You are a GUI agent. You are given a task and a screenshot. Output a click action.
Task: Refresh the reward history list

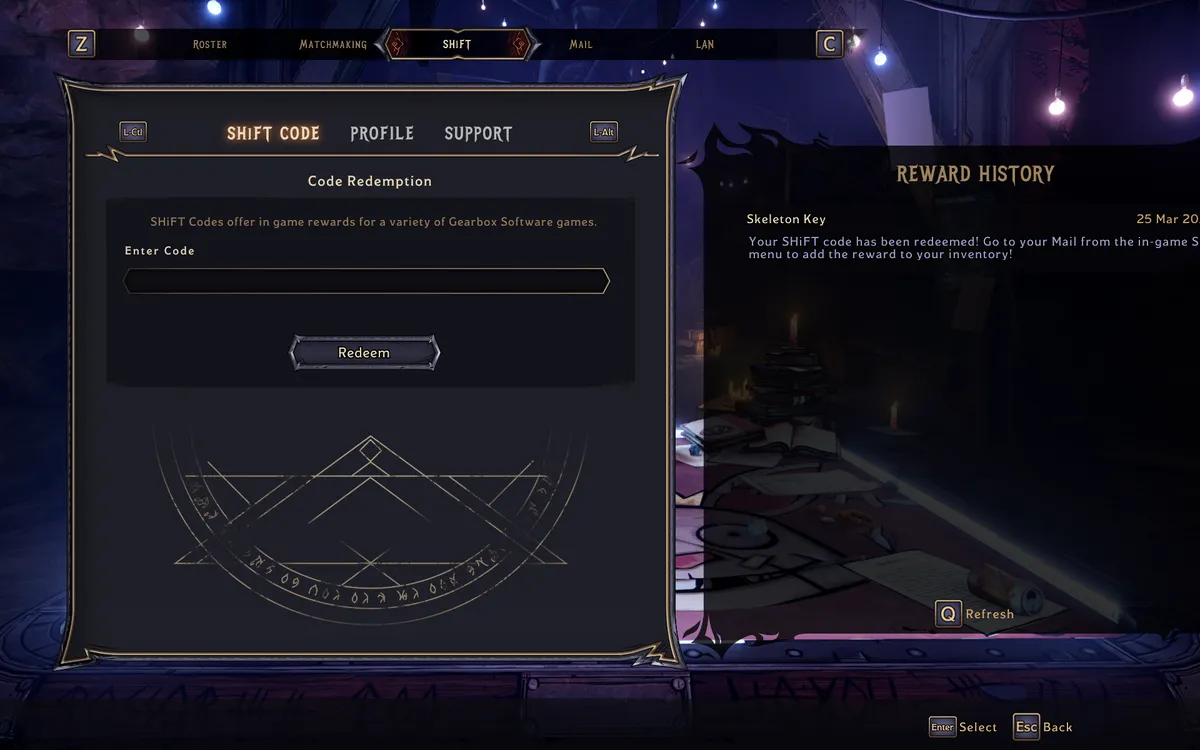click(975, 614)
